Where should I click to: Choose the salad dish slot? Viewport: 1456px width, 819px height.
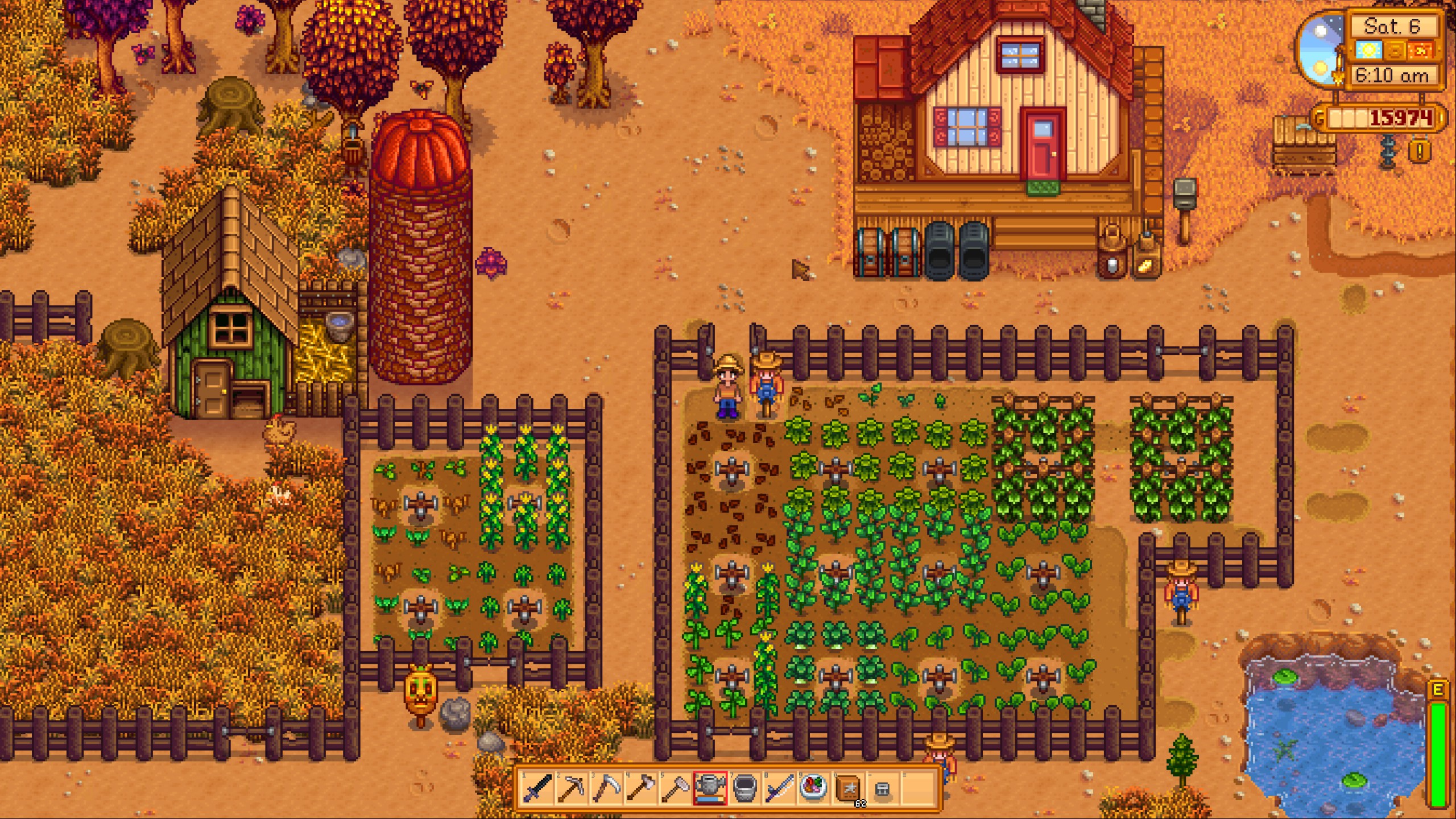coord(813,788)
